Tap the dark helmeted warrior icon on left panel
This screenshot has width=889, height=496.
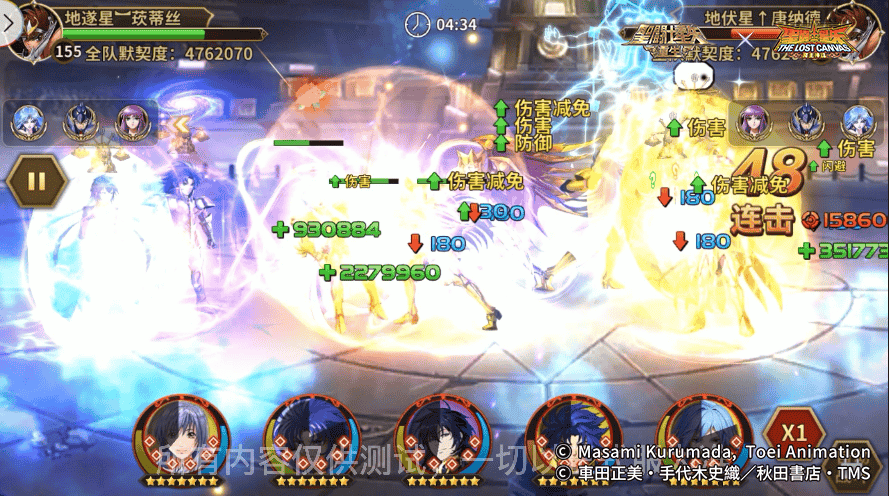point(80,122)
